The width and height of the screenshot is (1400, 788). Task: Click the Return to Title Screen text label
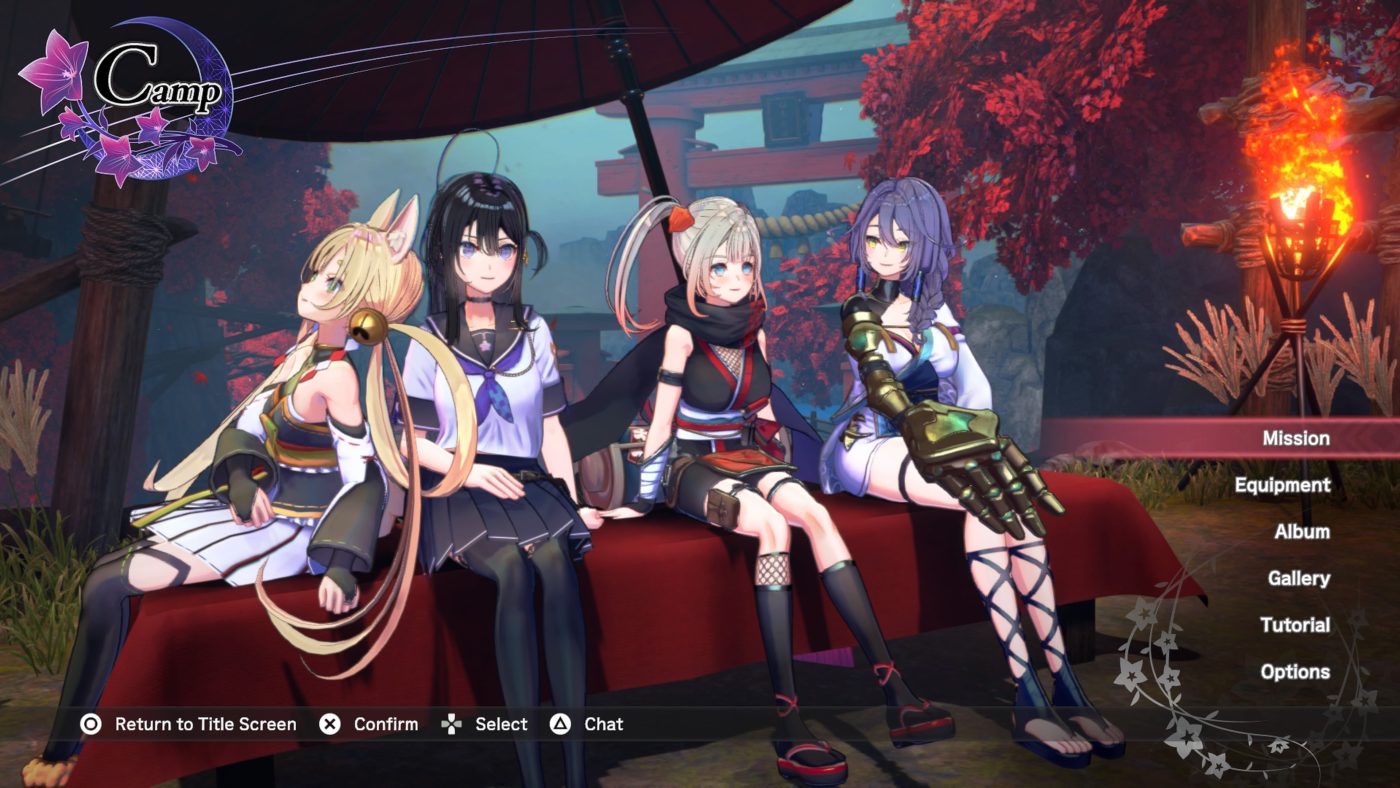(204, 723)
